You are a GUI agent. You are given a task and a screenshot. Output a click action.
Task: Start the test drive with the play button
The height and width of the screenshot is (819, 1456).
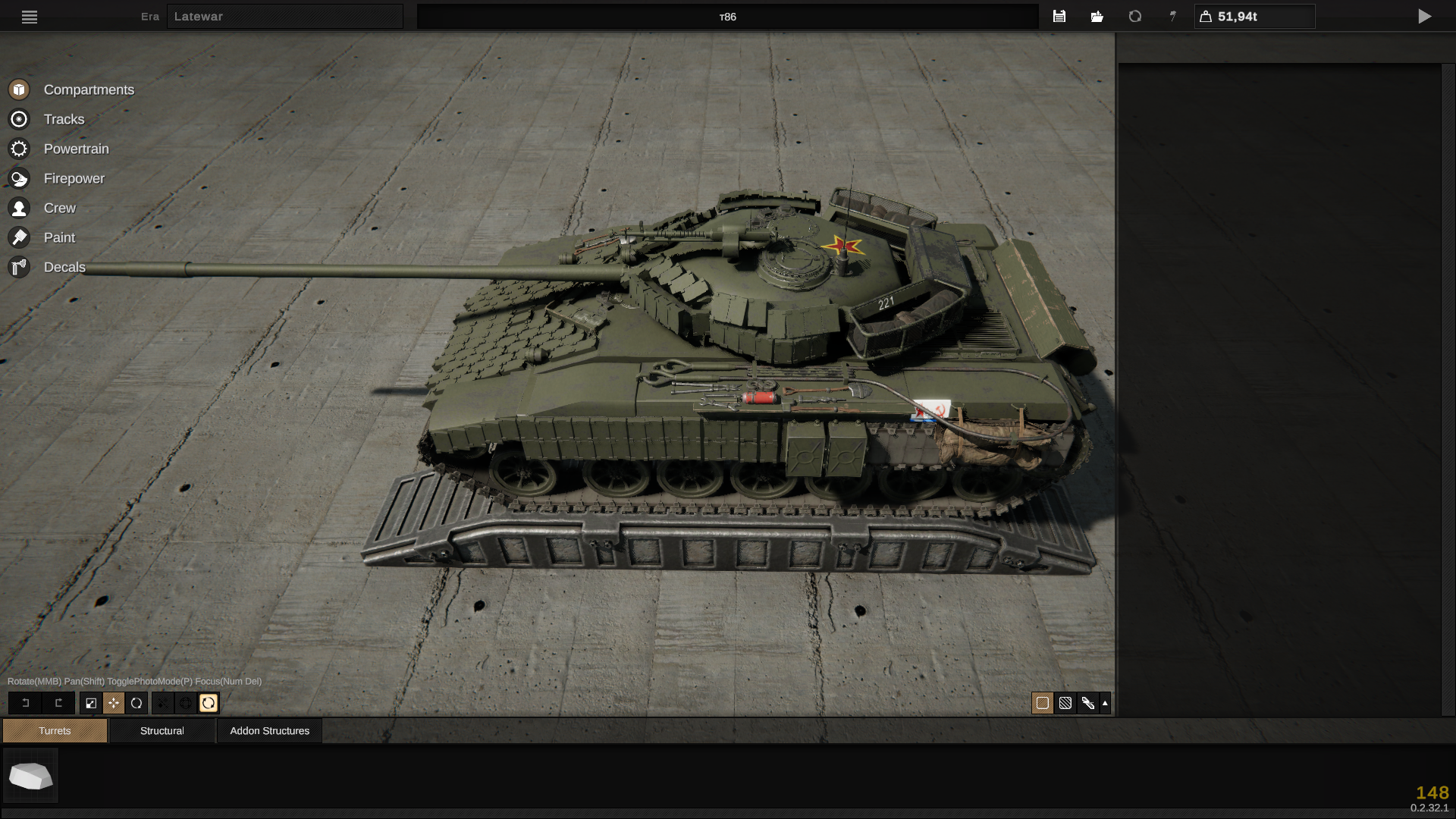click(x=1426, y=16)
